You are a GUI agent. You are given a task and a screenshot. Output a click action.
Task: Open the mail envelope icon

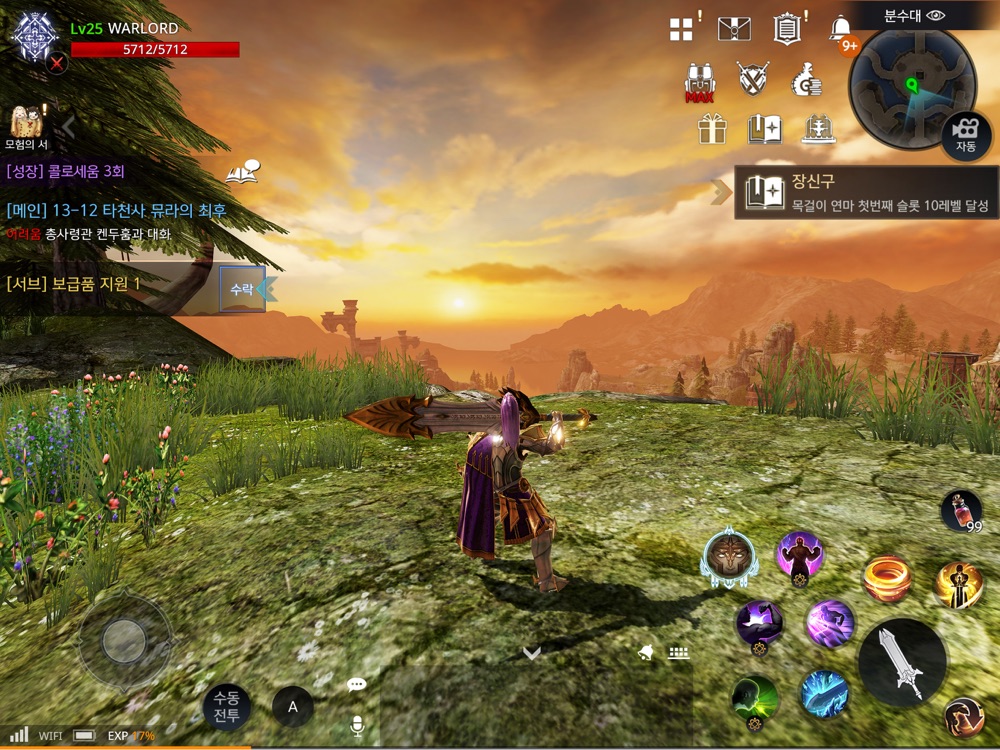tap(734, 29)
